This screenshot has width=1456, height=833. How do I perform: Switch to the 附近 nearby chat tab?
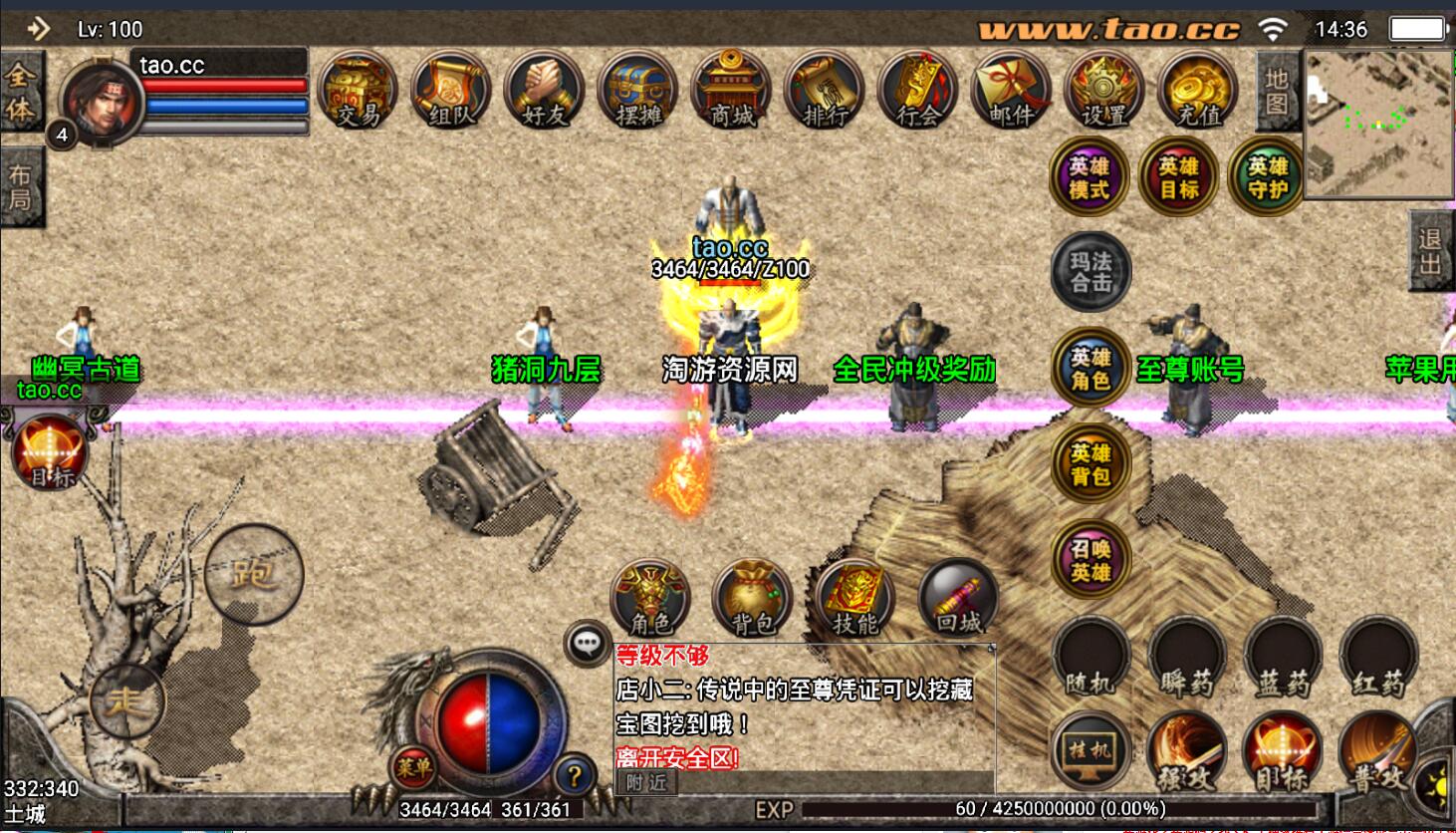click(647, 782)
